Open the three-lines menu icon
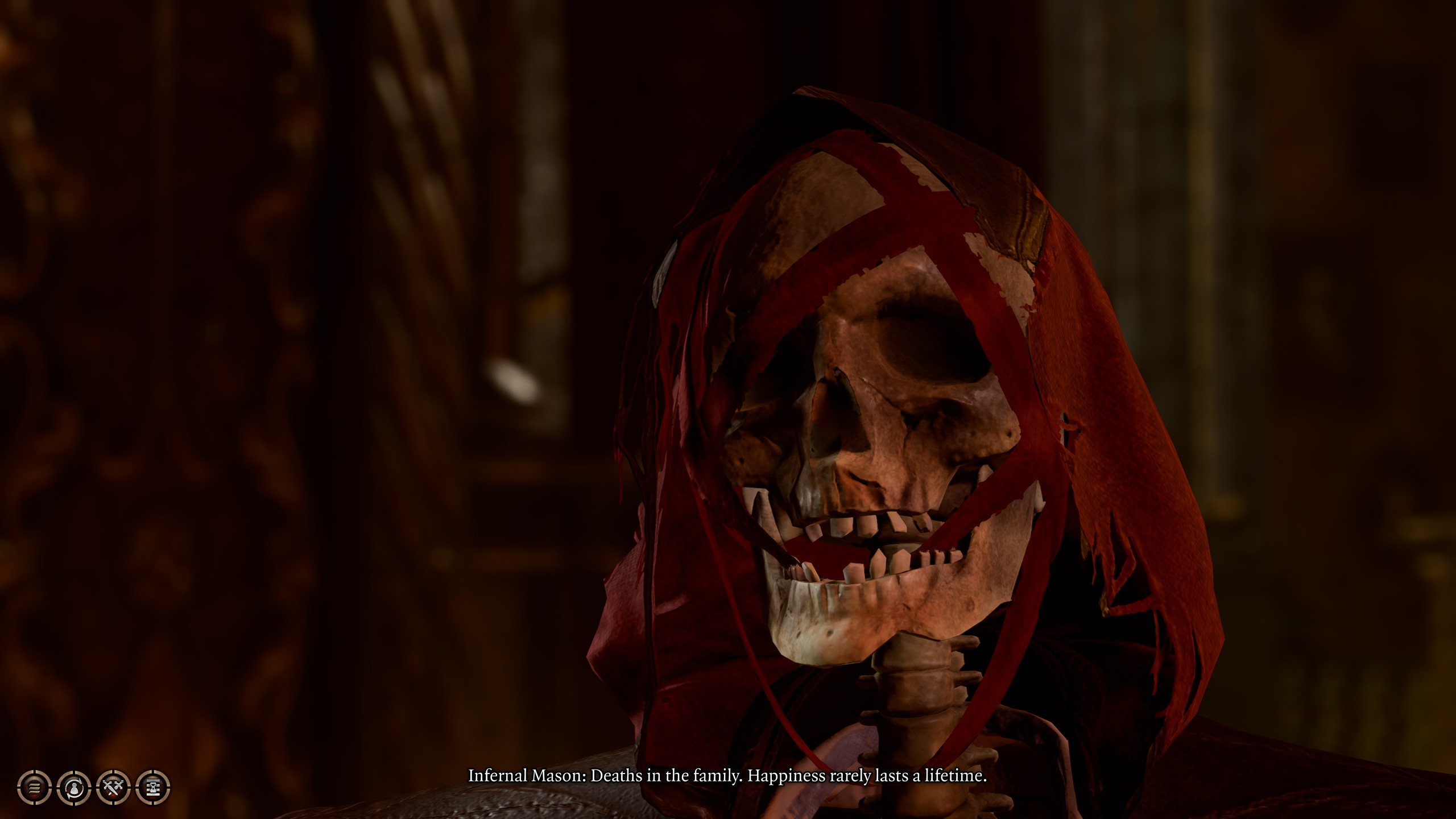 35,788
